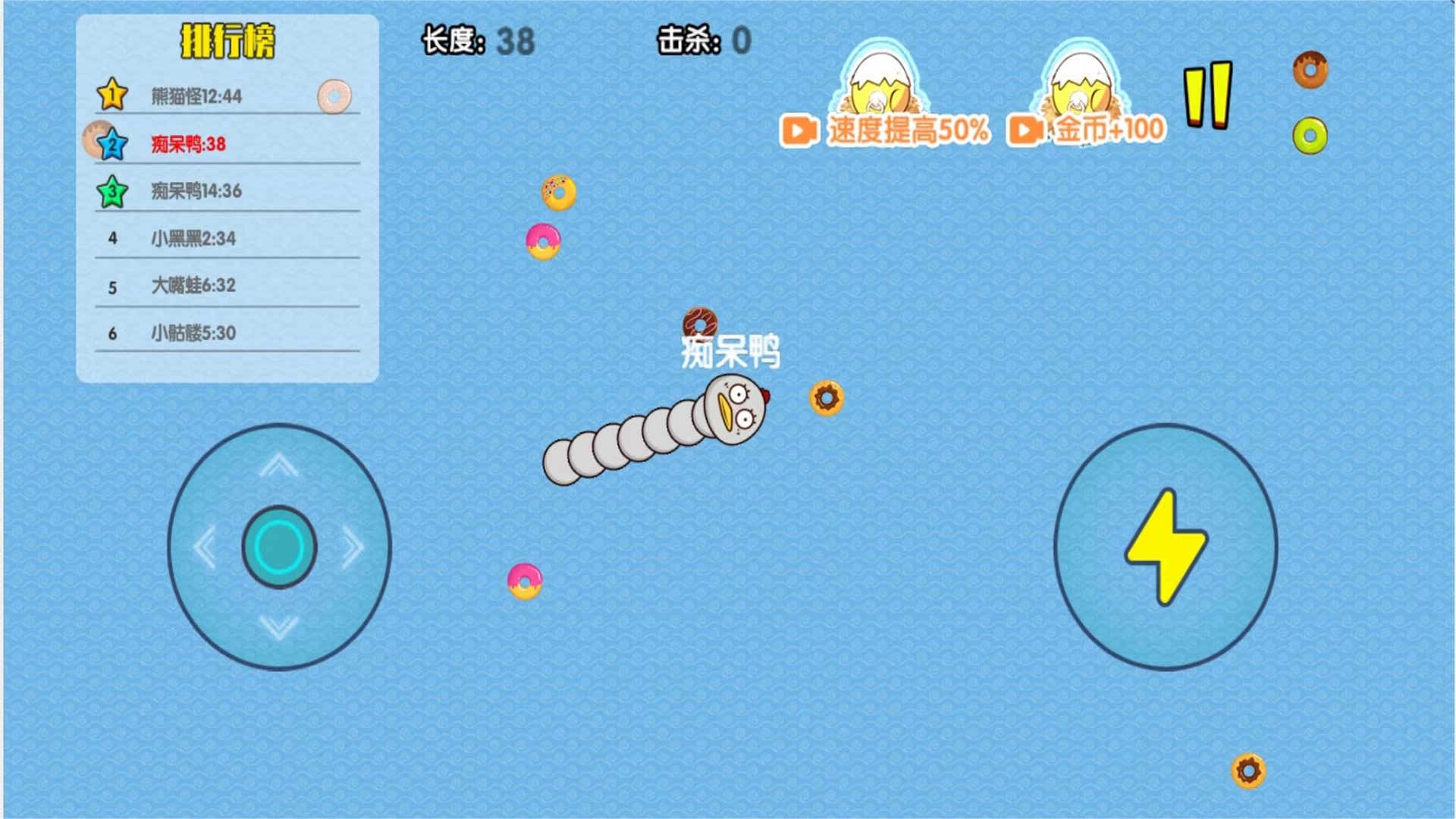
Task: Click the video icon beside 速度提高50%
Action: (799, 130)
